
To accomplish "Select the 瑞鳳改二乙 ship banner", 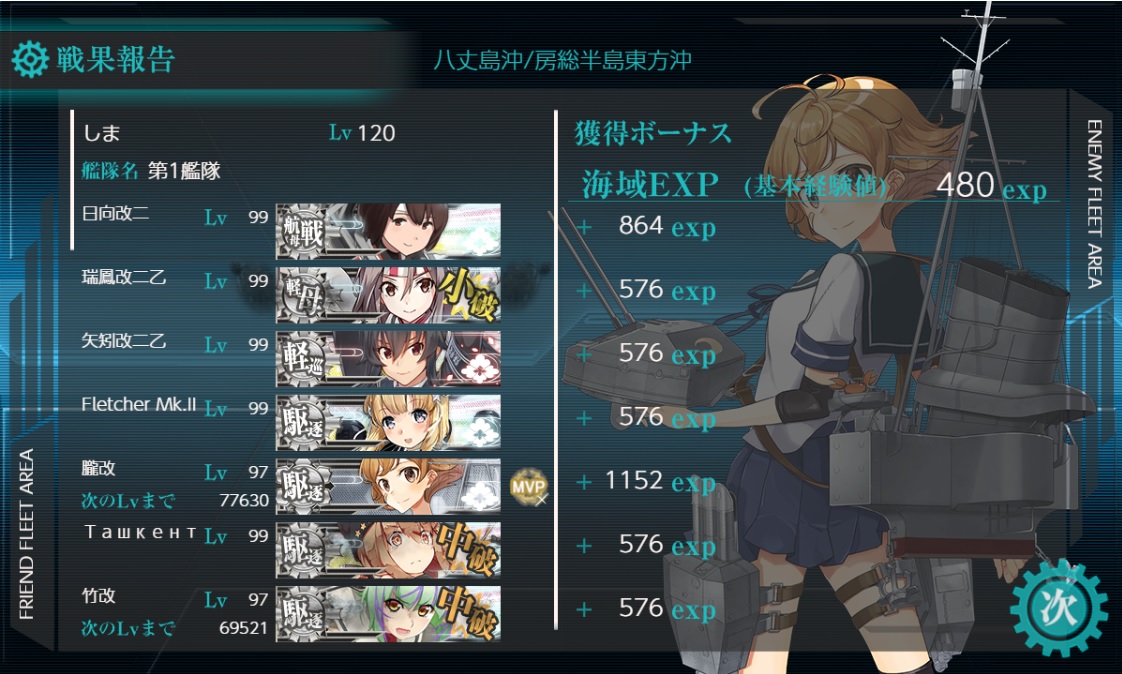I will point(388,294).
